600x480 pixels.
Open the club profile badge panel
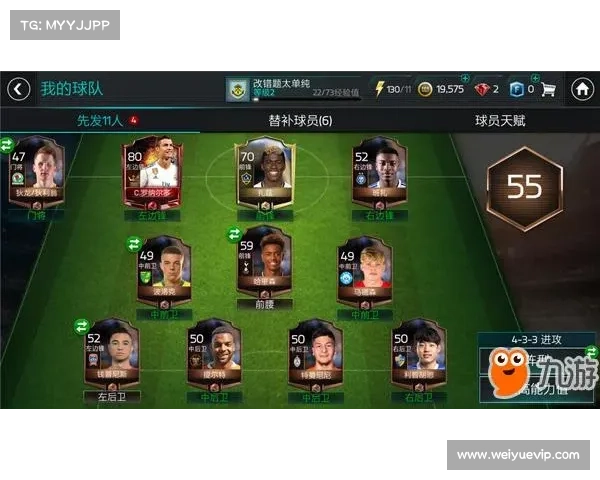click(236, 89)
